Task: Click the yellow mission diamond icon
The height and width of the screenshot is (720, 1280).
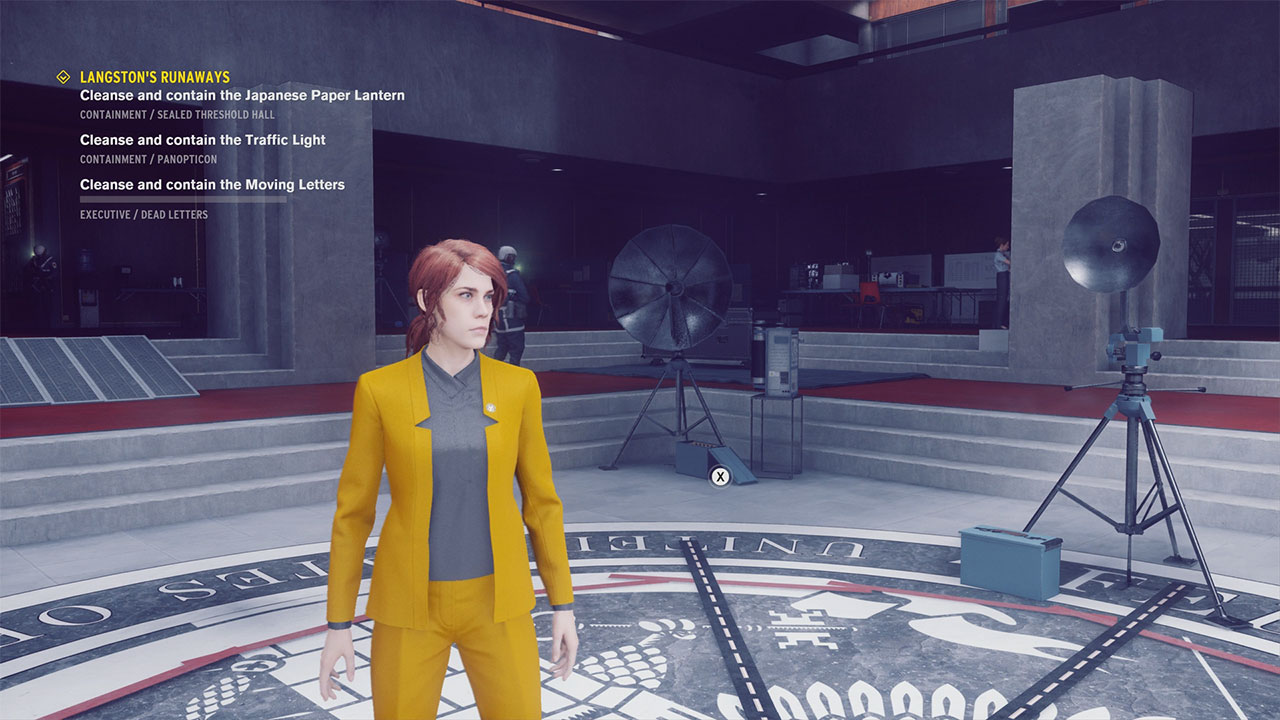Action: click(x=62, y=76)
